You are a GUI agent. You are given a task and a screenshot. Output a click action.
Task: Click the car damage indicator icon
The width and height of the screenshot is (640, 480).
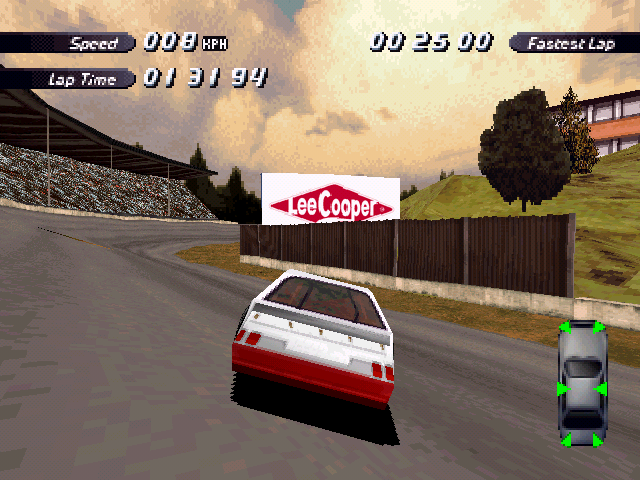pyautogui.click(x=581, y=385)
